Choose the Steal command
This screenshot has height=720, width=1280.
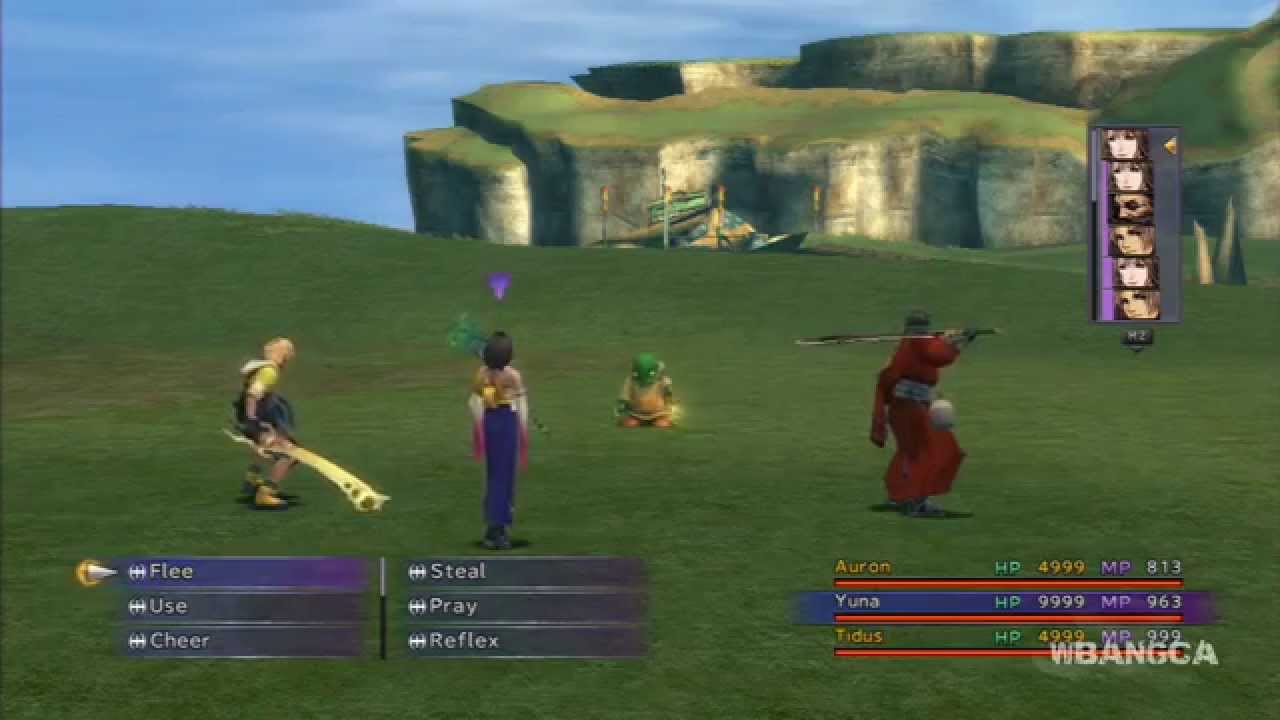520,572
